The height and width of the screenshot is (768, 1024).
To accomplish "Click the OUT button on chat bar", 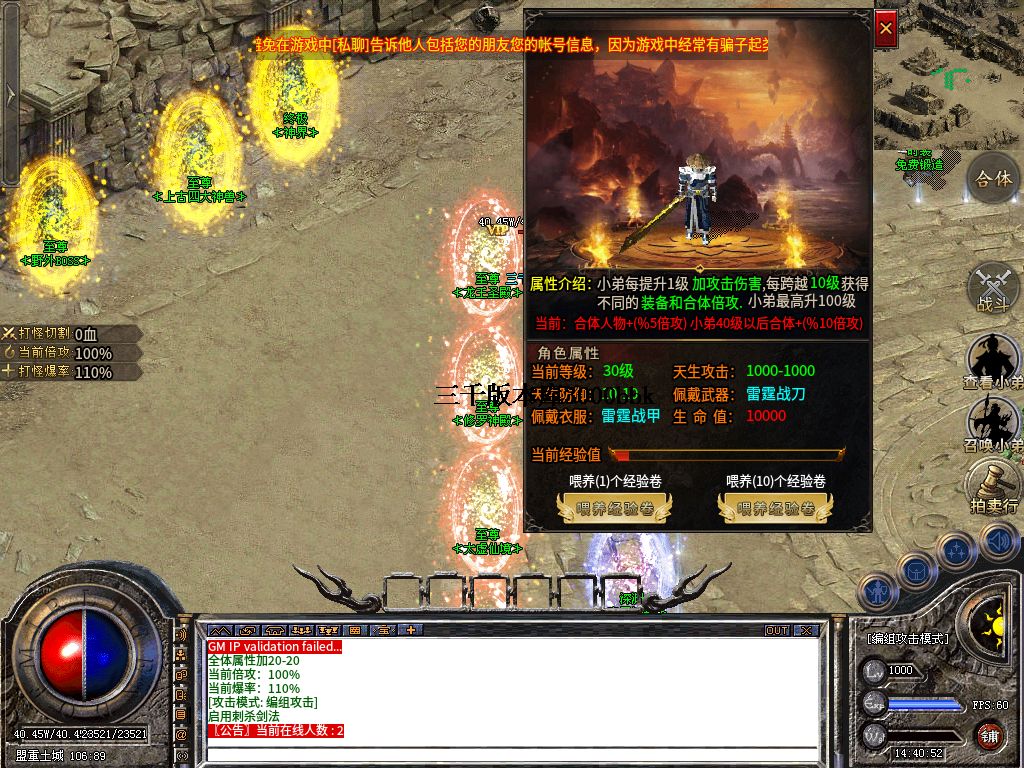I will pyautogui.click(x=777, y=631).
